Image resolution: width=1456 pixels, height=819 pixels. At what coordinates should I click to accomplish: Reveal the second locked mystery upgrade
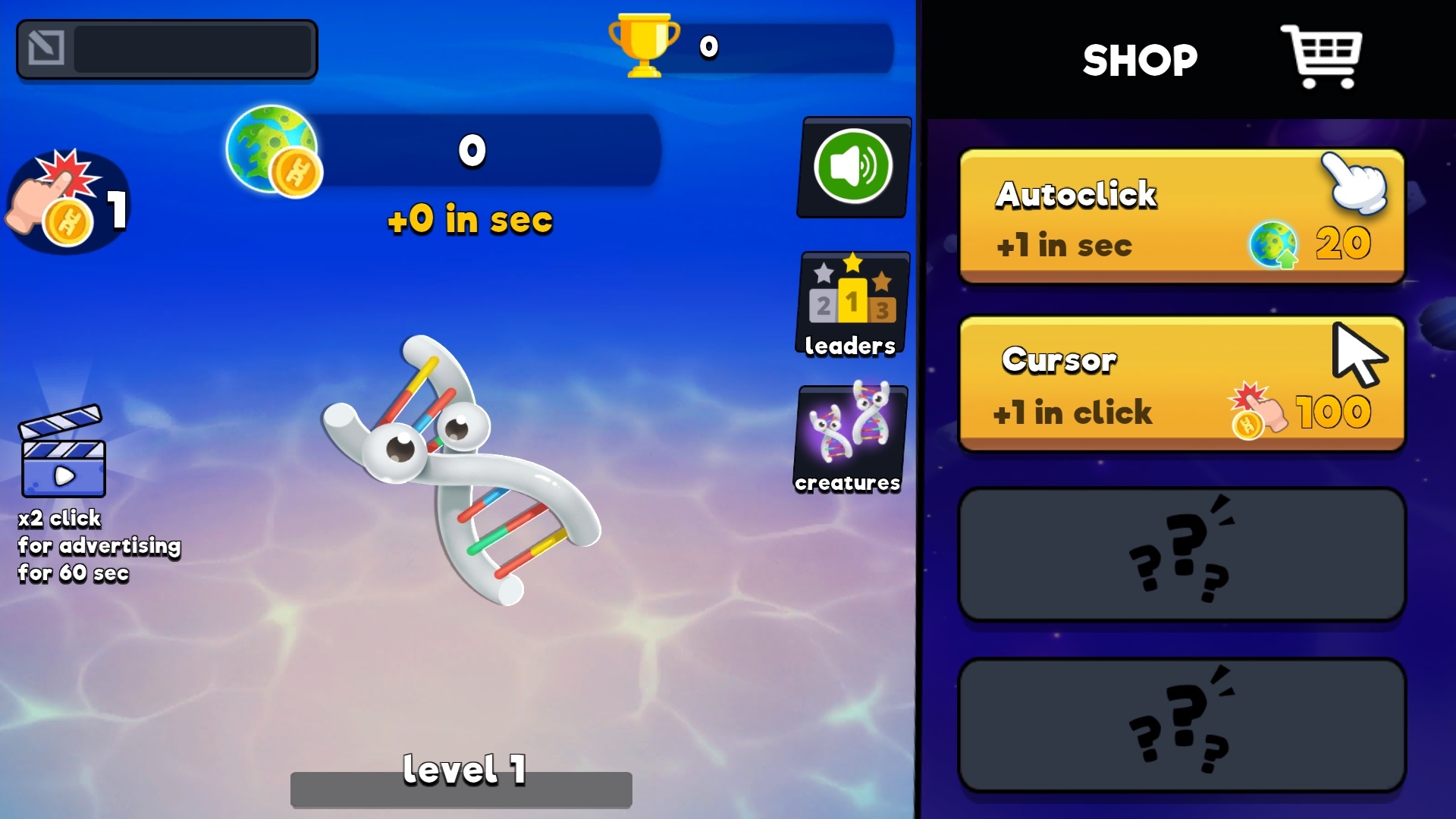click(x=1180, y=726)
